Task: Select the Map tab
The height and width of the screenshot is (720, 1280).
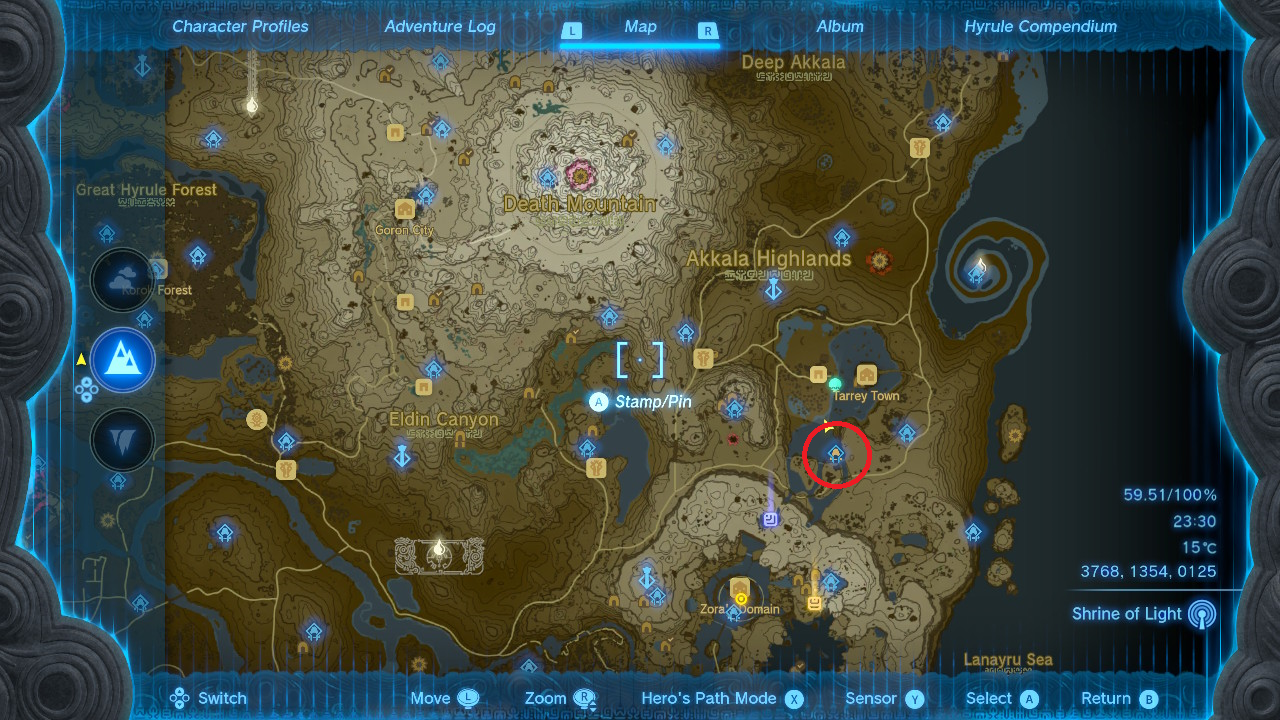Action: click(640, 27)
